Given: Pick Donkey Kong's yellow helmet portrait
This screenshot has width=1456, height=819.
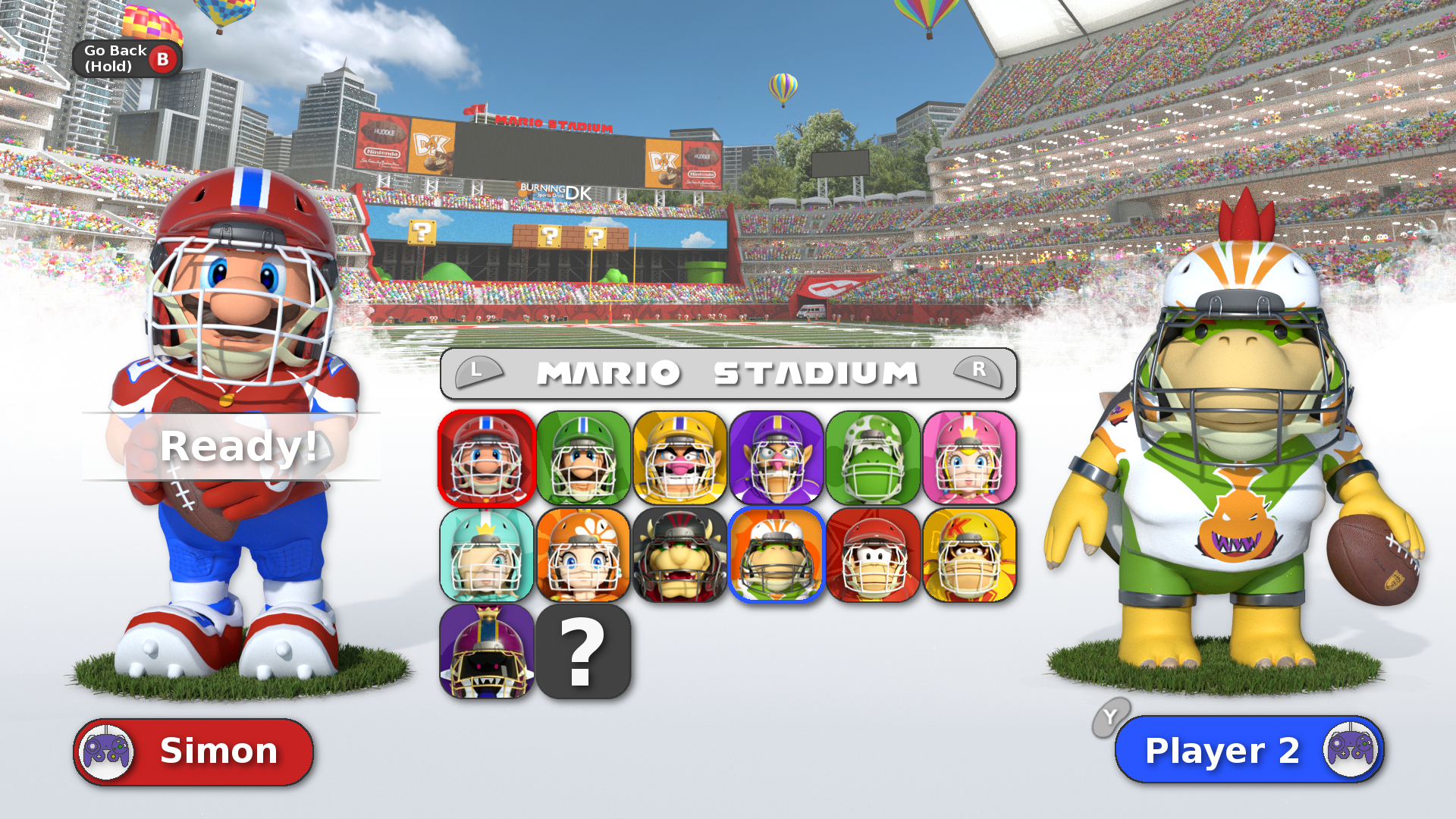Looking at the screenshot, I should pyautogui.click(x=969, y=555).
